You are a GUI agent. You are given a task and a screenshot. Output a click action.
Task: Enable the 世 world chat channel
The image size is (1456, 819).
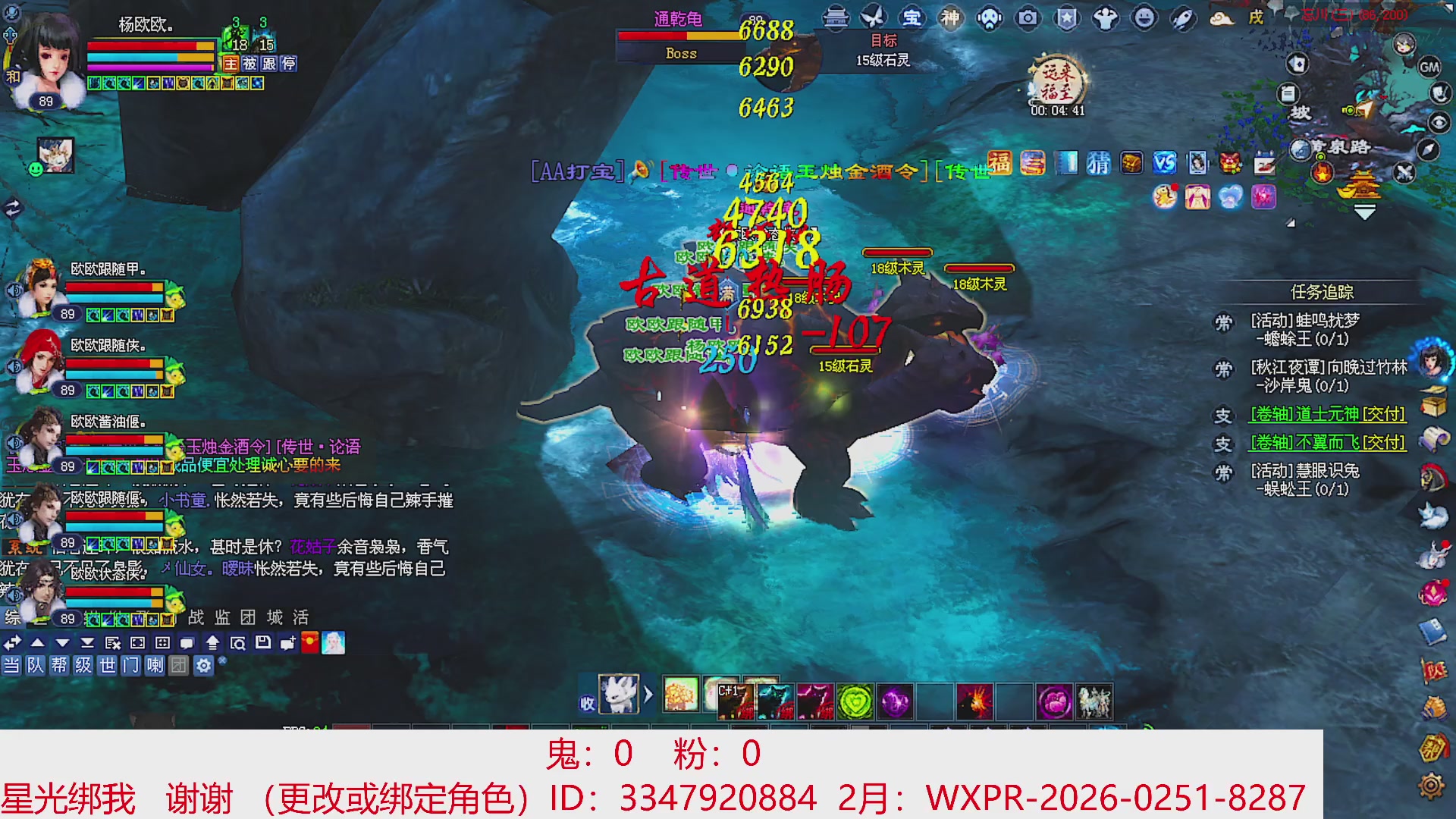(x=108, y=667)
